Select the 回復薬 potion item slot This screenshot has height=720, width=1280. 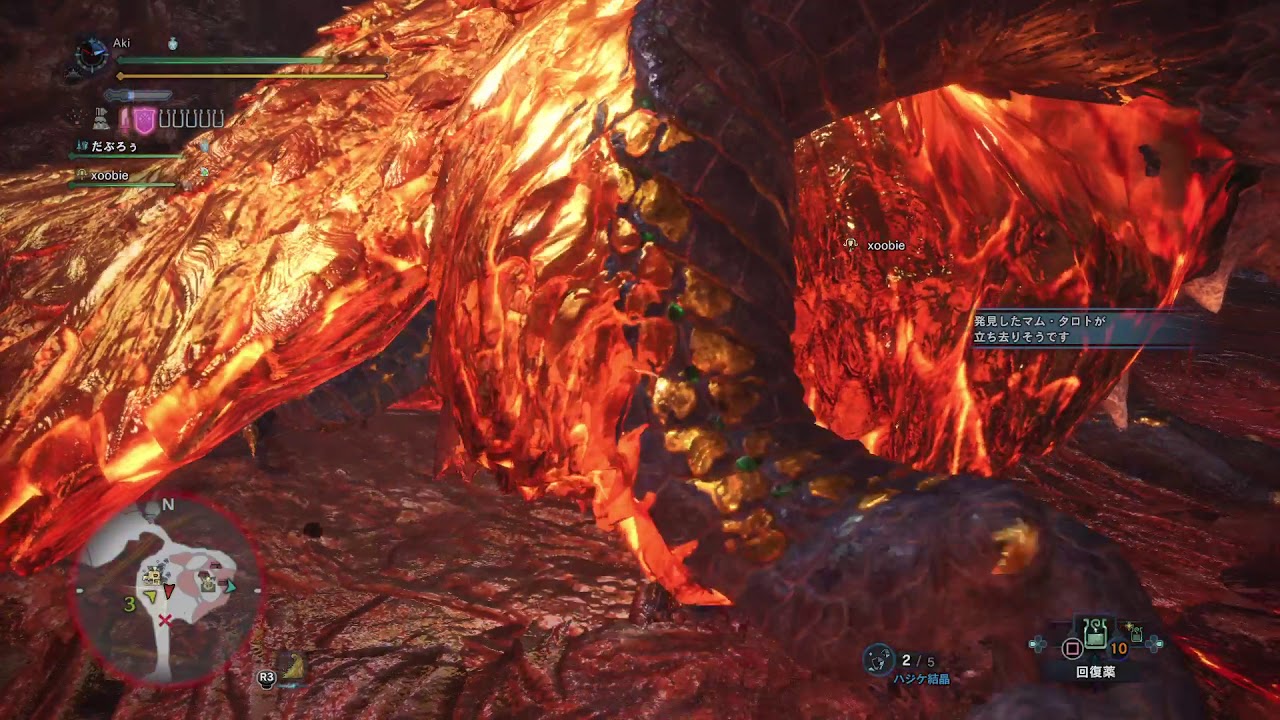[x=1096, y=634]
